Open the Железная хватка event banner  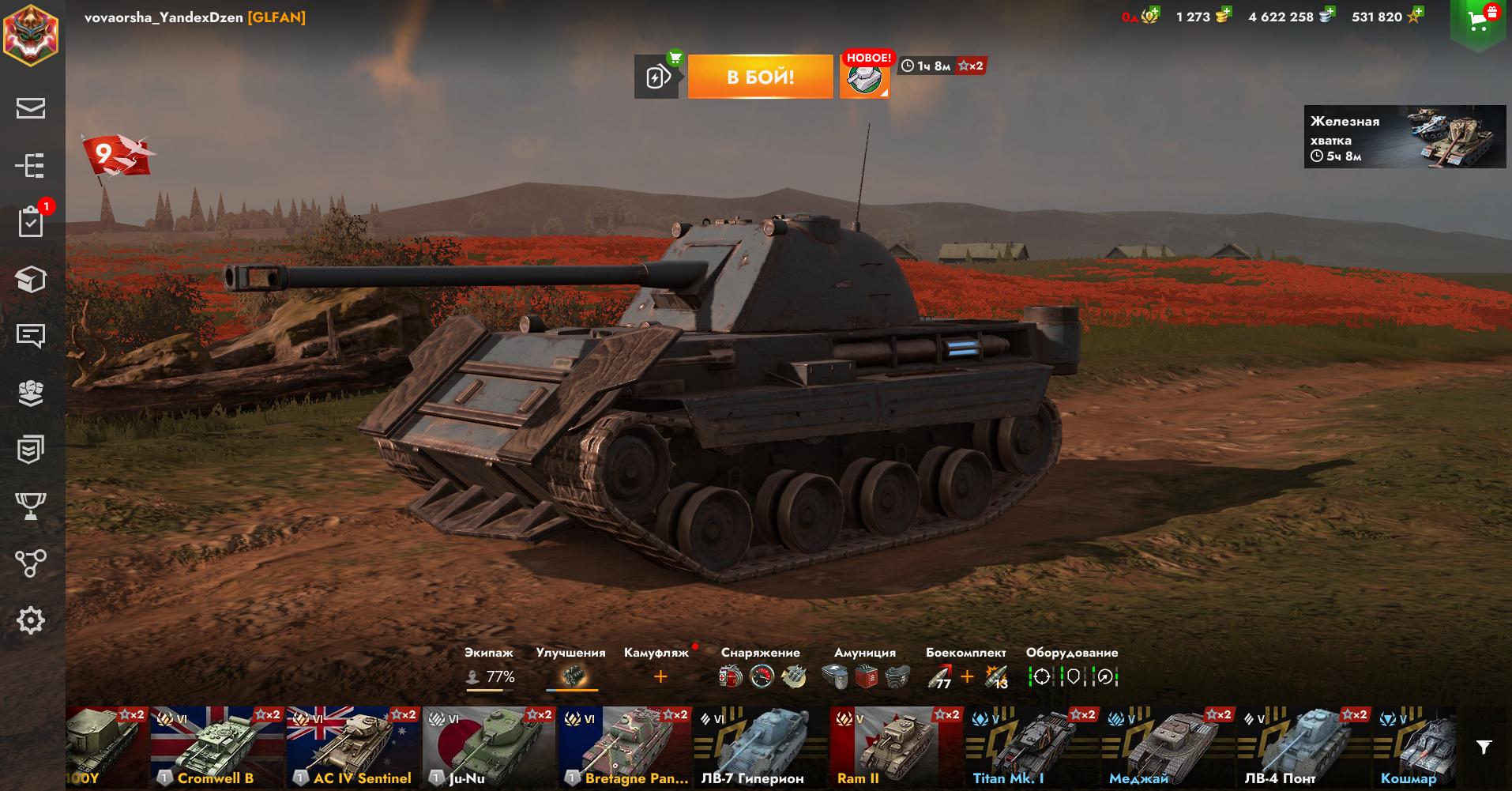[1405, 137]
